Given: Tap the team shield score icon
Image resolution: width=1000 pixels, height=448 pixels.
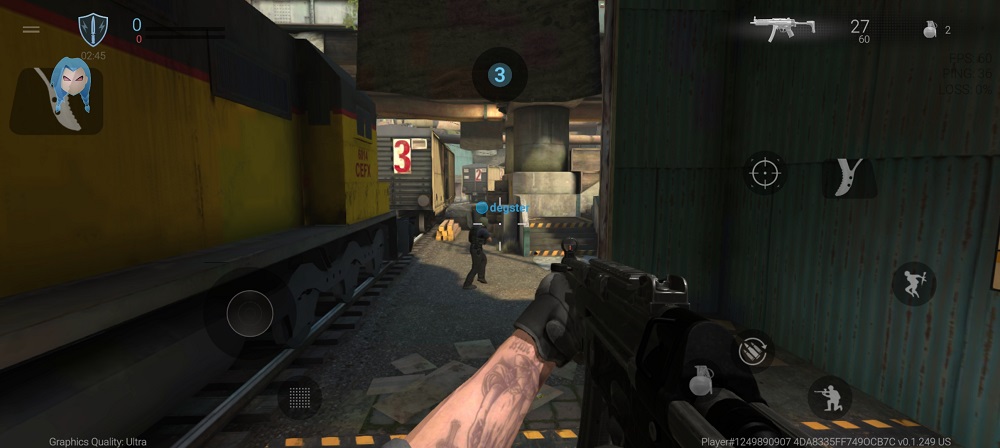Looking at the screenshot, I should pos(93,29).
